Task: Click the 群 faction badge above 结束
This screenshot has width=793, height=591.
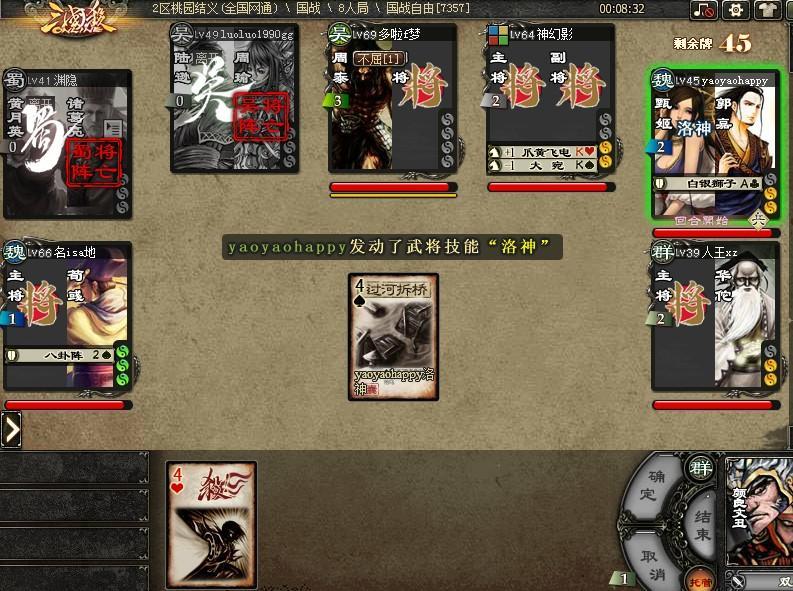Action: pos(700,466)
